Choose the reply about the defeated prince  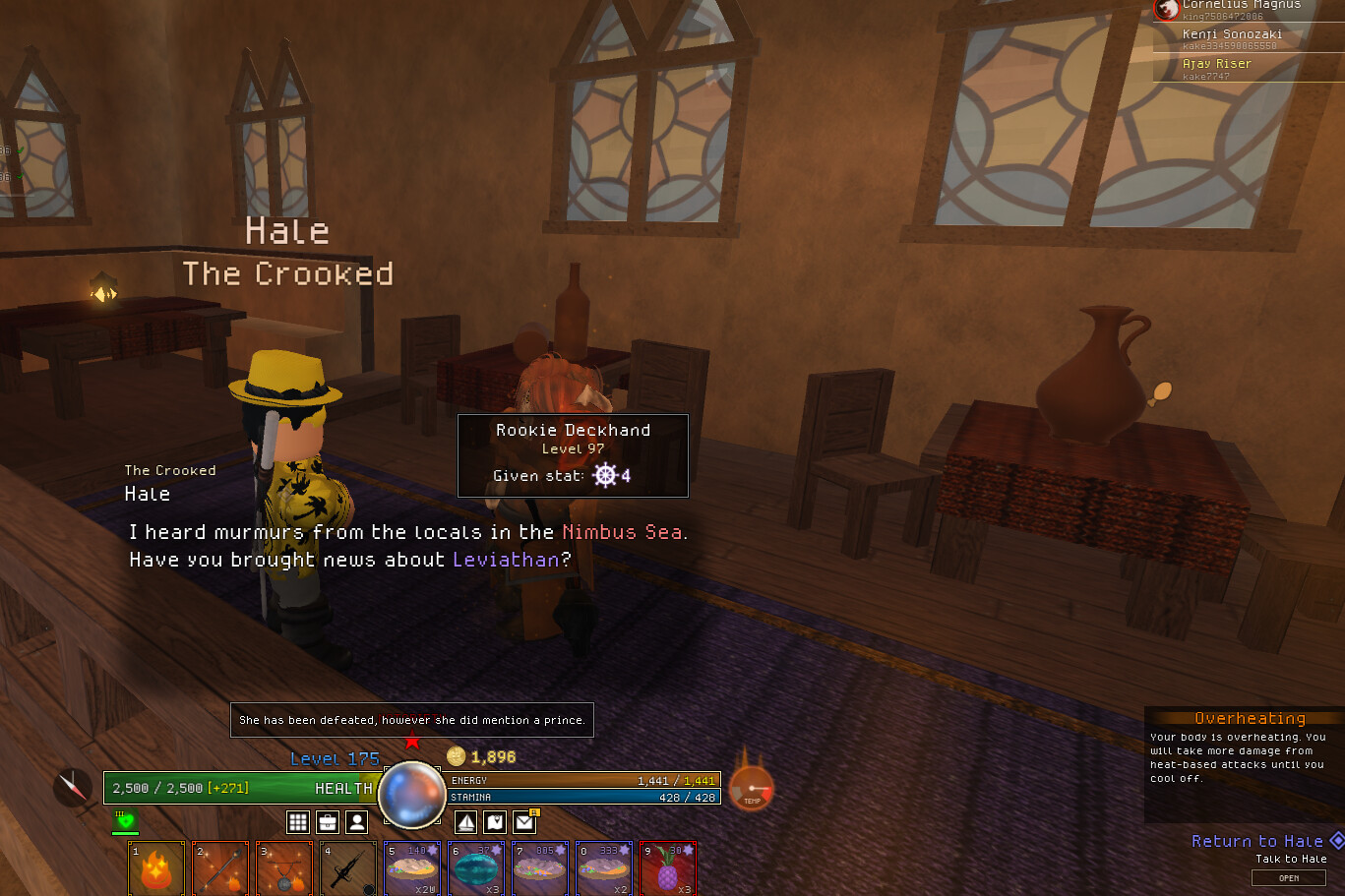[411, 720]
